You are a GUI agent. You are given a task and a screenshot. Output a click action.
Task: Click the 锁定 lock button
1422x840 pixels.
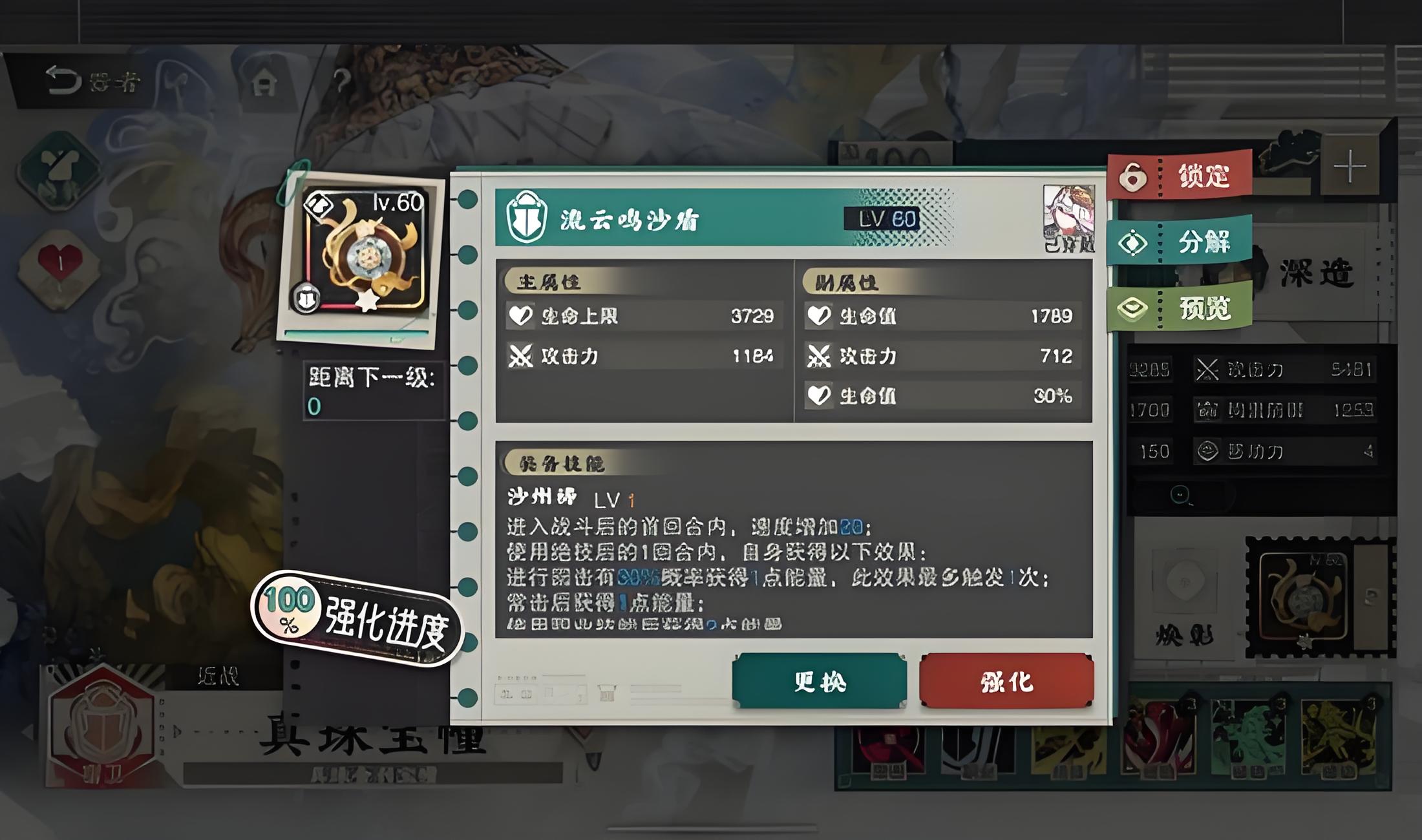pyautogui.click(x=1180, y=176)
